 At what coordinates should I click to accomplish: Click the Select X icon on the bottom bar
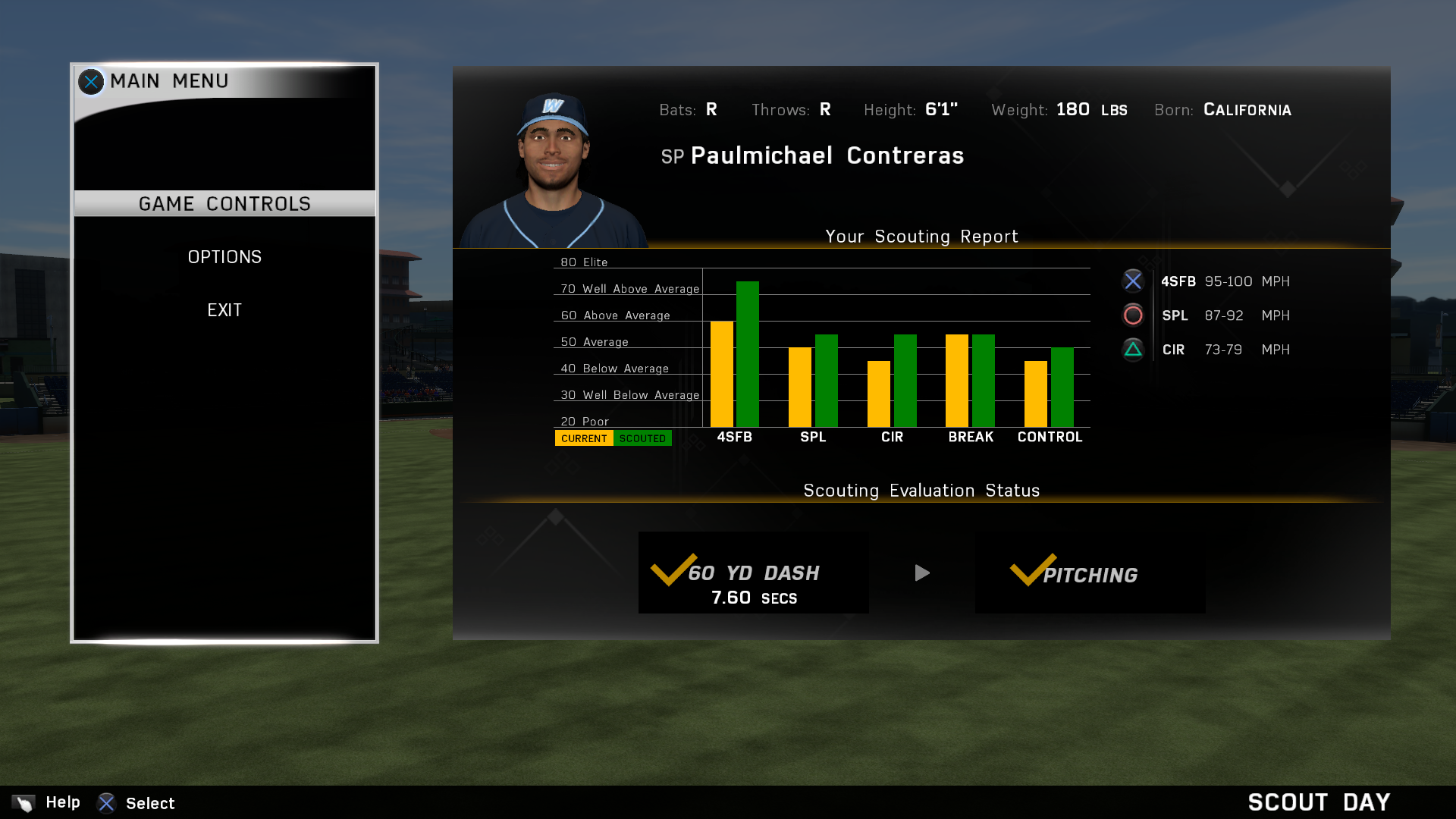coord(106,803)
